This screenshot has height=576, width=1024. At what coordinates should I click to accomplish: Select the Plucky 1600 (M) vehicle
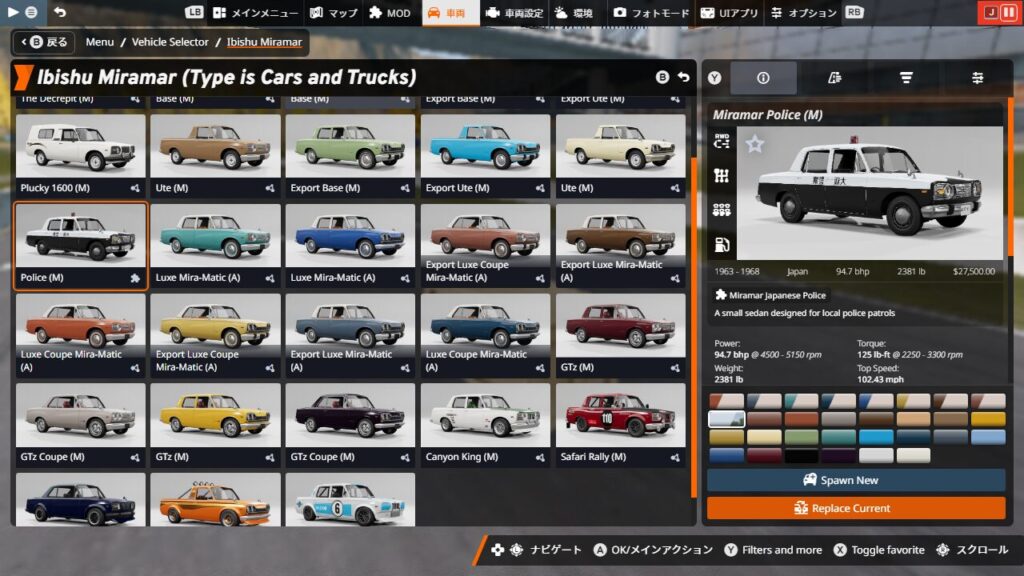[x=80, y=155]
